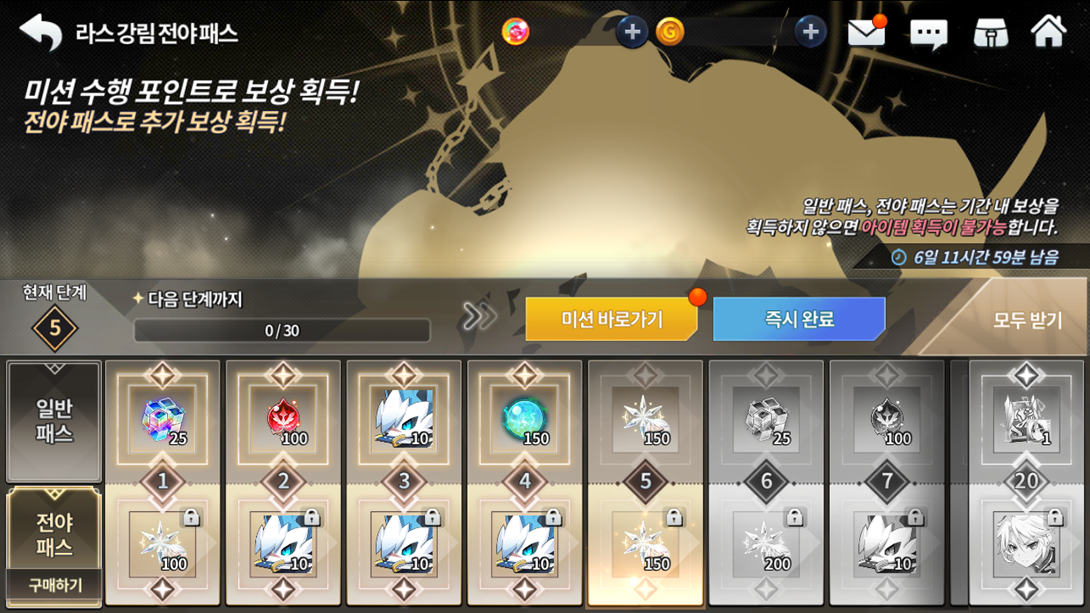Select the red gem 100 reward
The image size is (1090, 613).
point(284,420)
